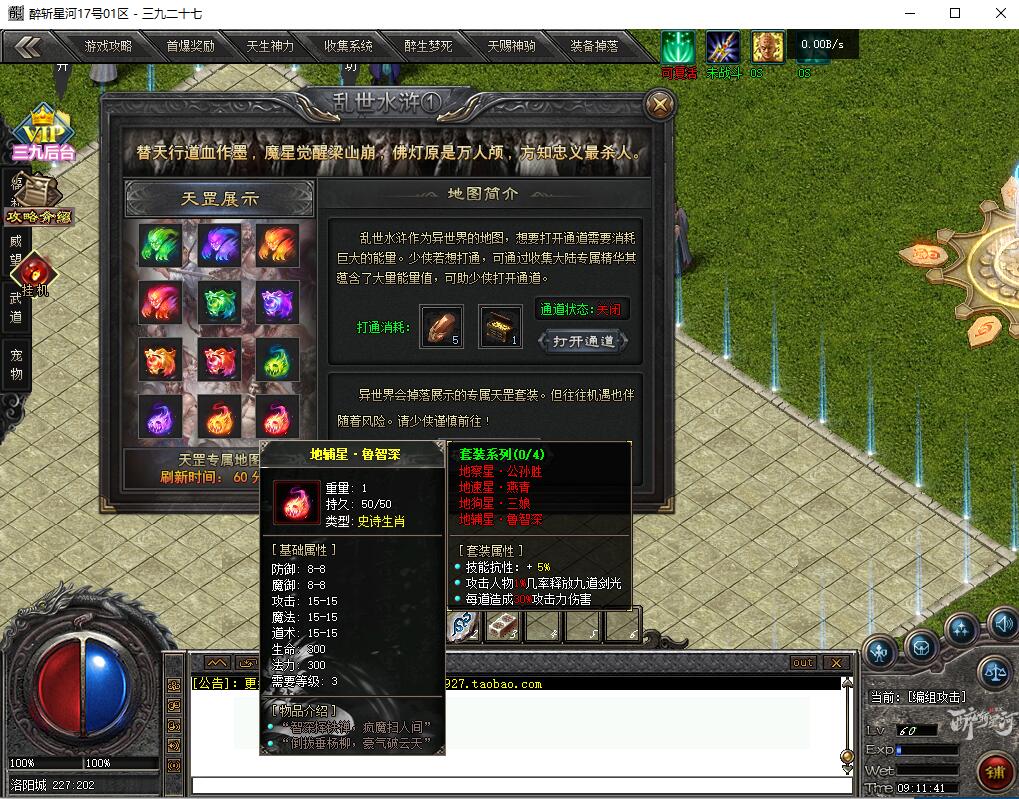Open the 醉生梦死 menu
The width and height of the screenshot is (1019, 799).
pyautogui.click(x=428, y=46)
